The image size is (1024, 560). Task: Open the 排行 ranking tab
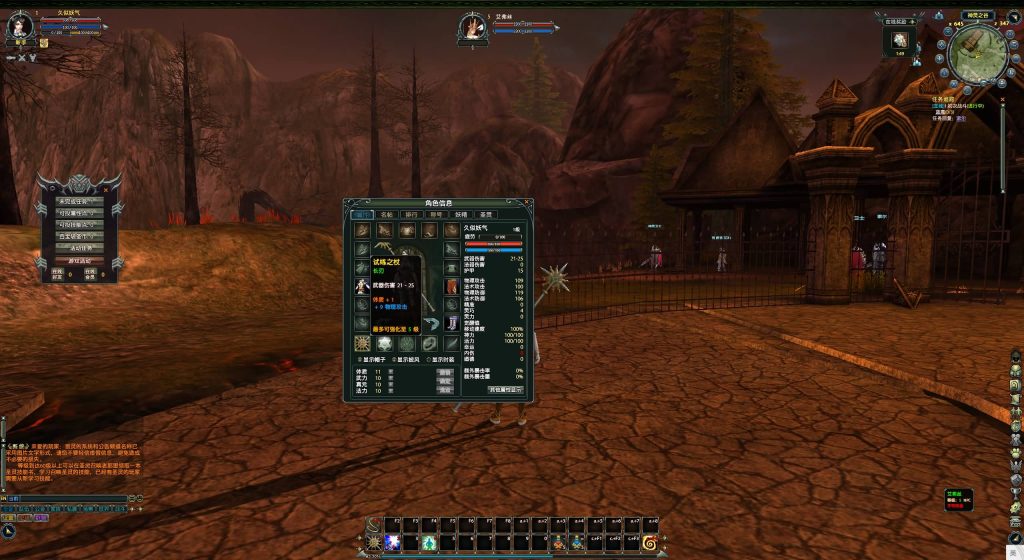[x=411, y=214]
